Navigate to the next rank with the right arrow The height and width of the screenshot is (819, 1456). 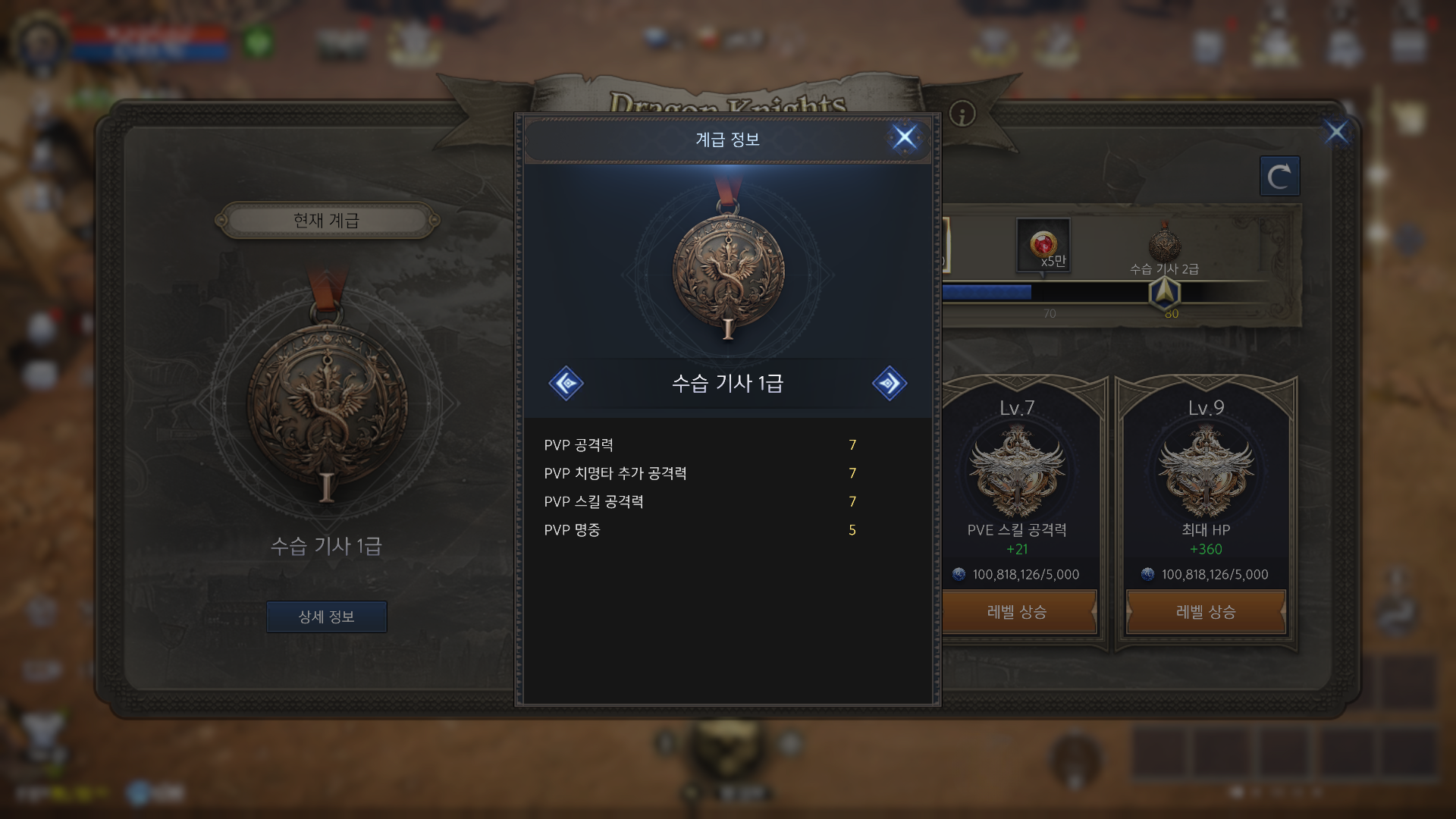tap(890, 383)
